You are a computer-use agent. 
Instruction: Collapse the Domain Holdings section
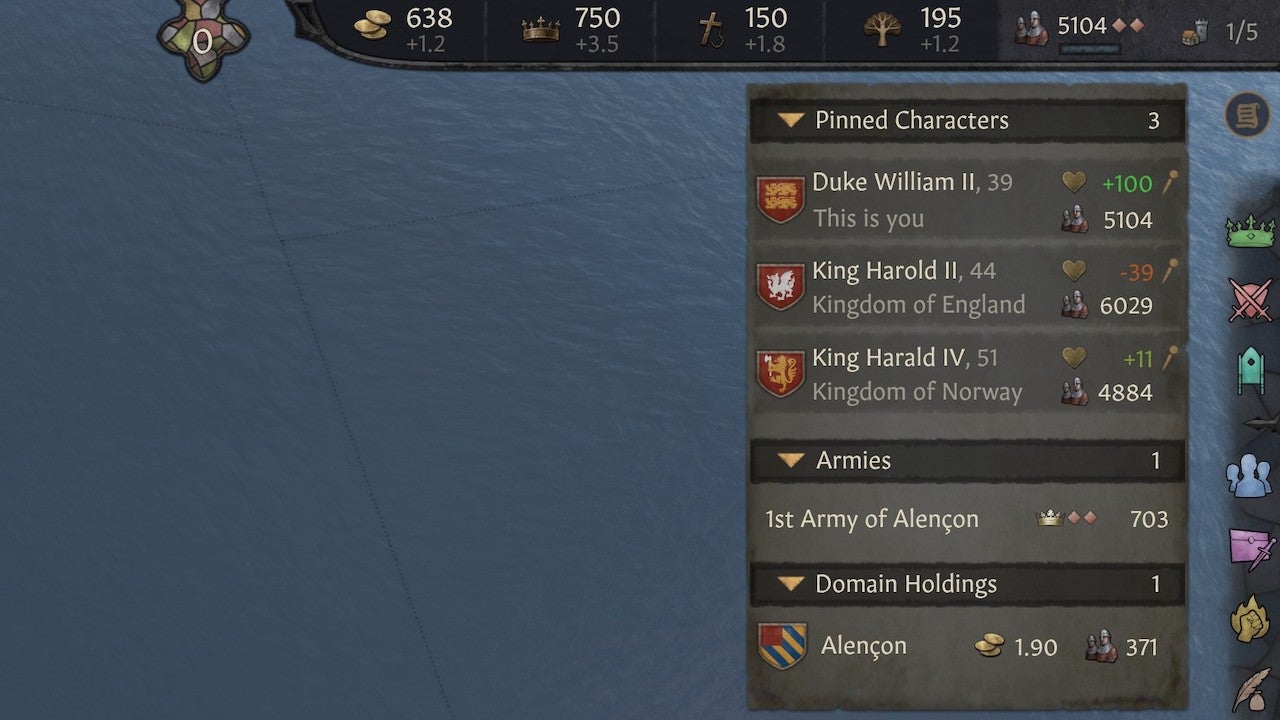coord(790,584)
